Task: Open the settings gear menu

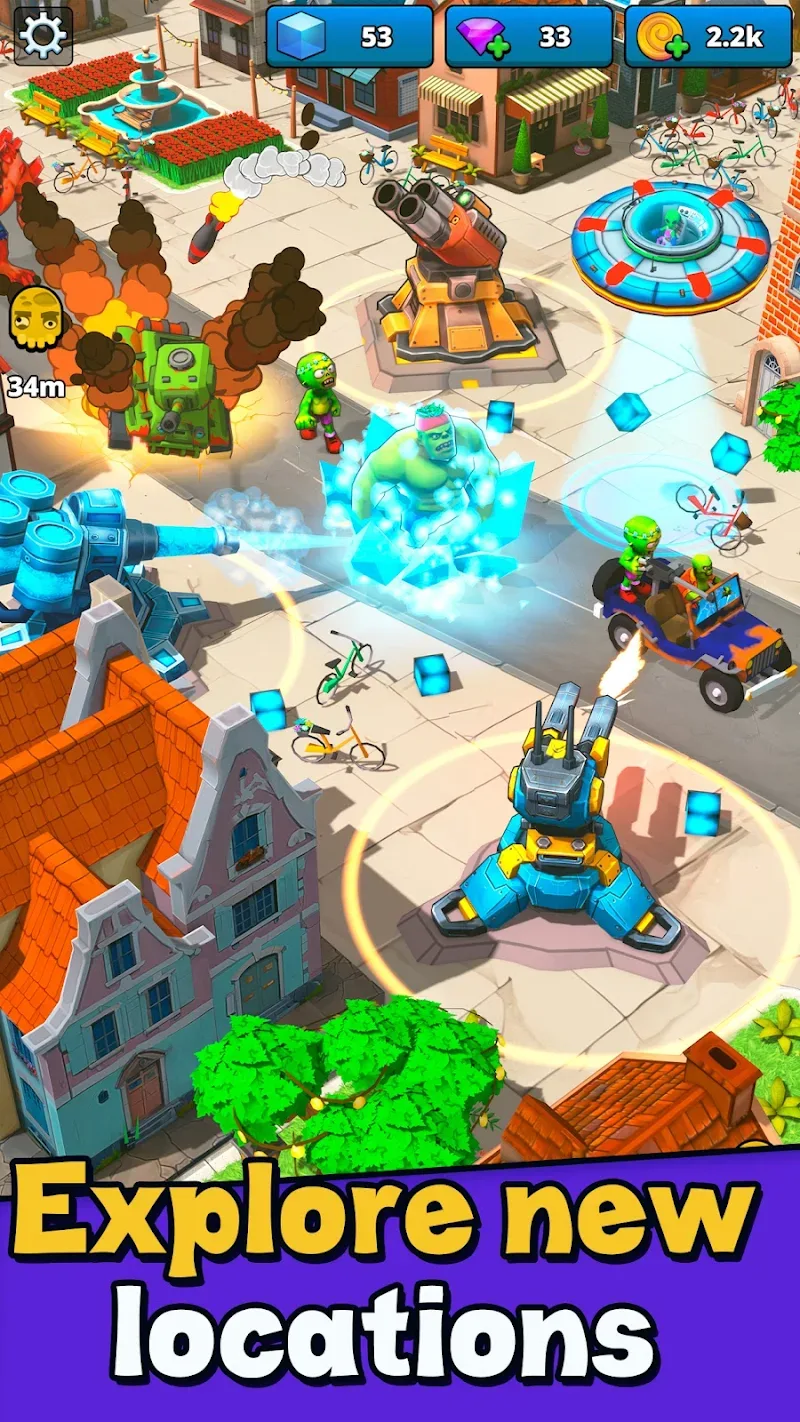Action: pos(43,36)
